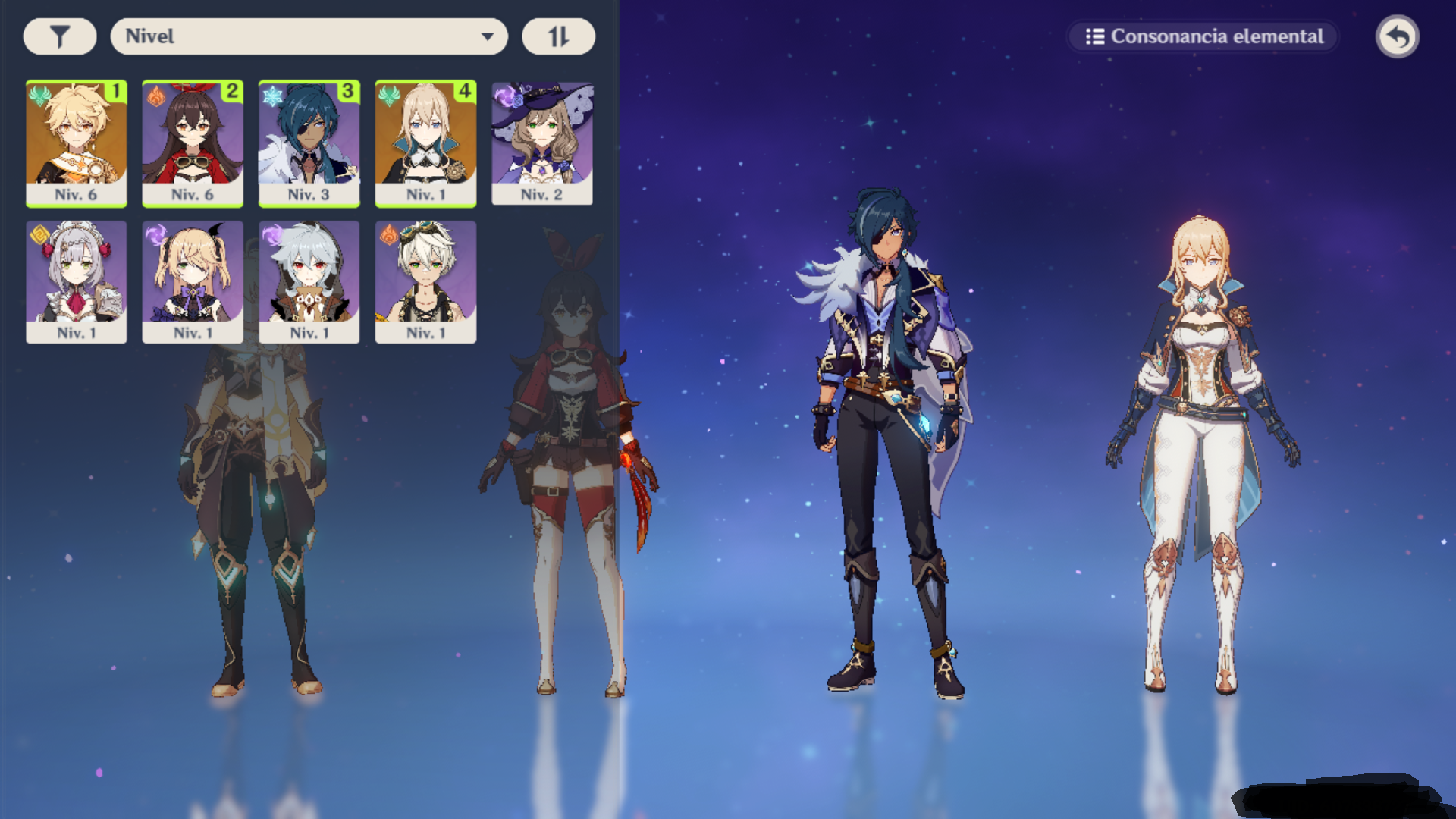
Task: Open Consonancia elemental details
Action: pyautogui.click(x=1203, y=36)
